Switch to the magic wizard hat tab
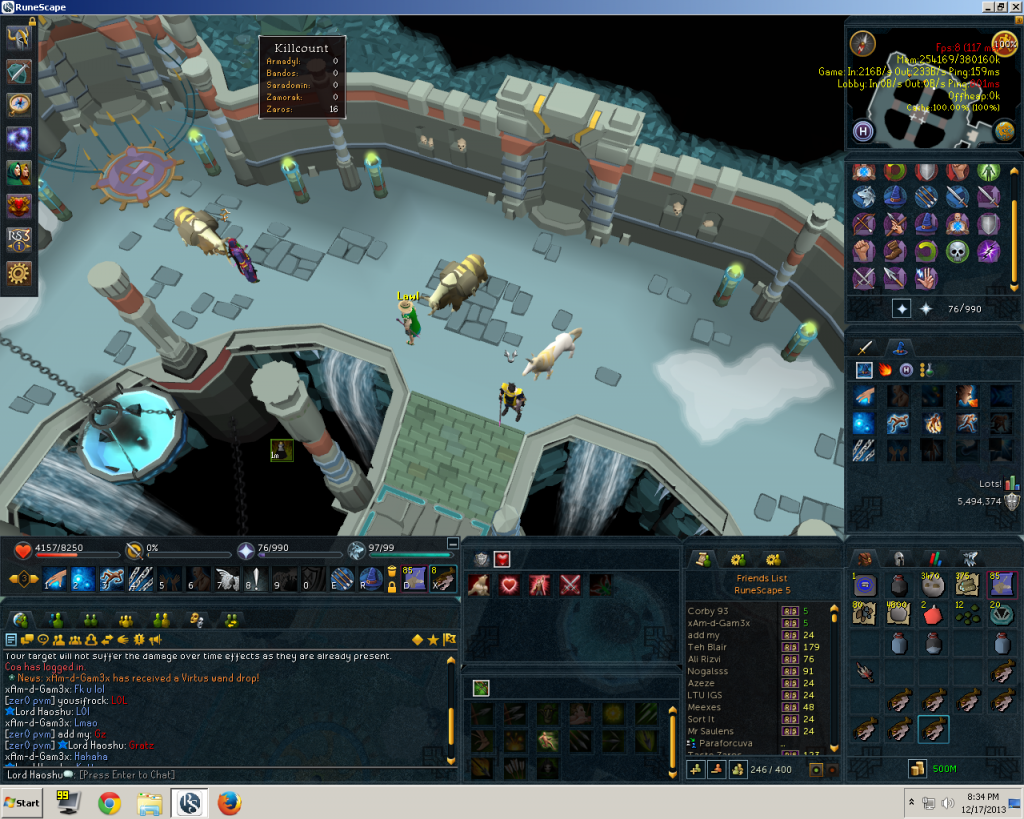The image size is (1024, 819). coord(900,347)
